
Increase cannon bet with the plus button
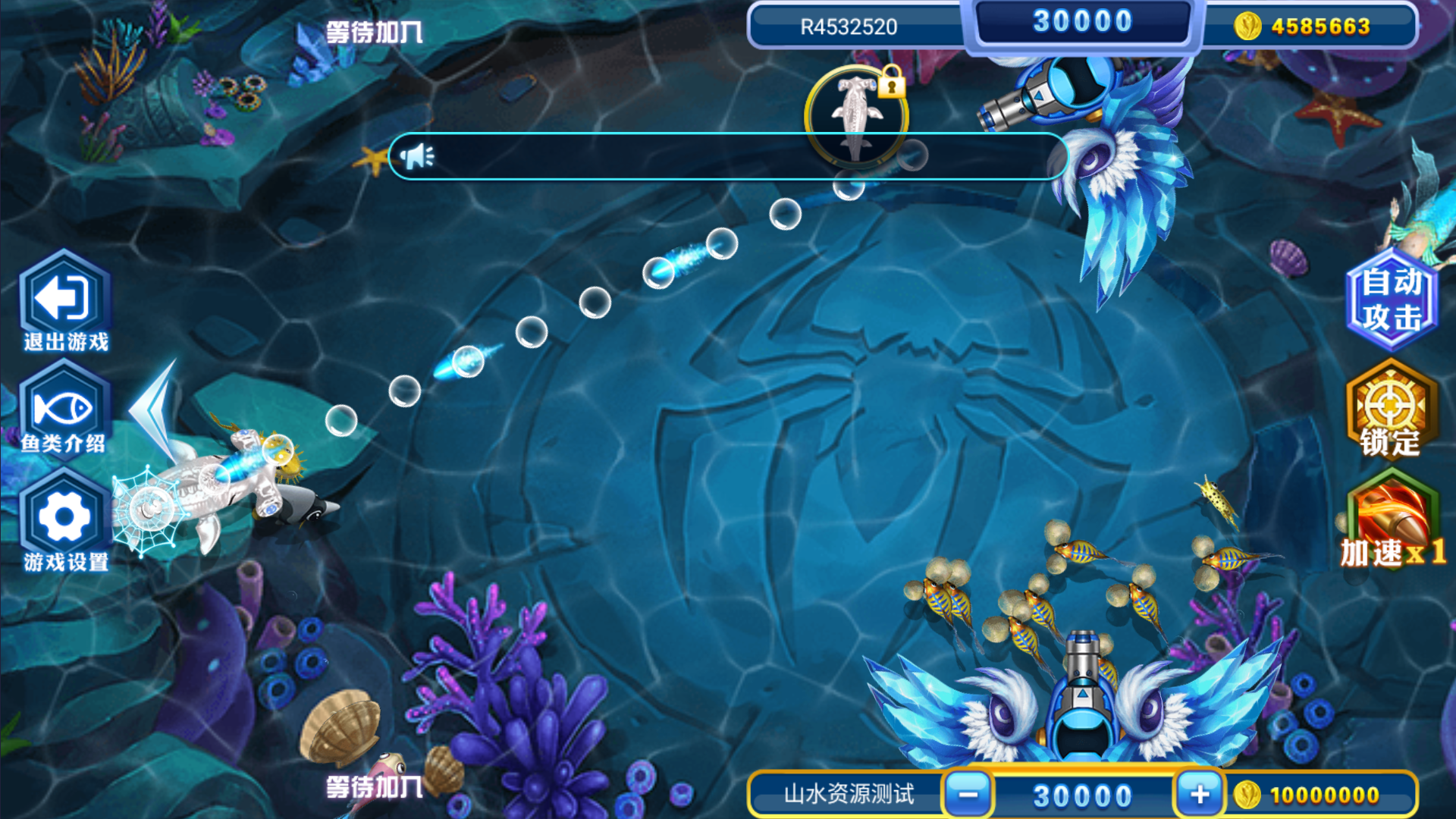click(1200, 794)
